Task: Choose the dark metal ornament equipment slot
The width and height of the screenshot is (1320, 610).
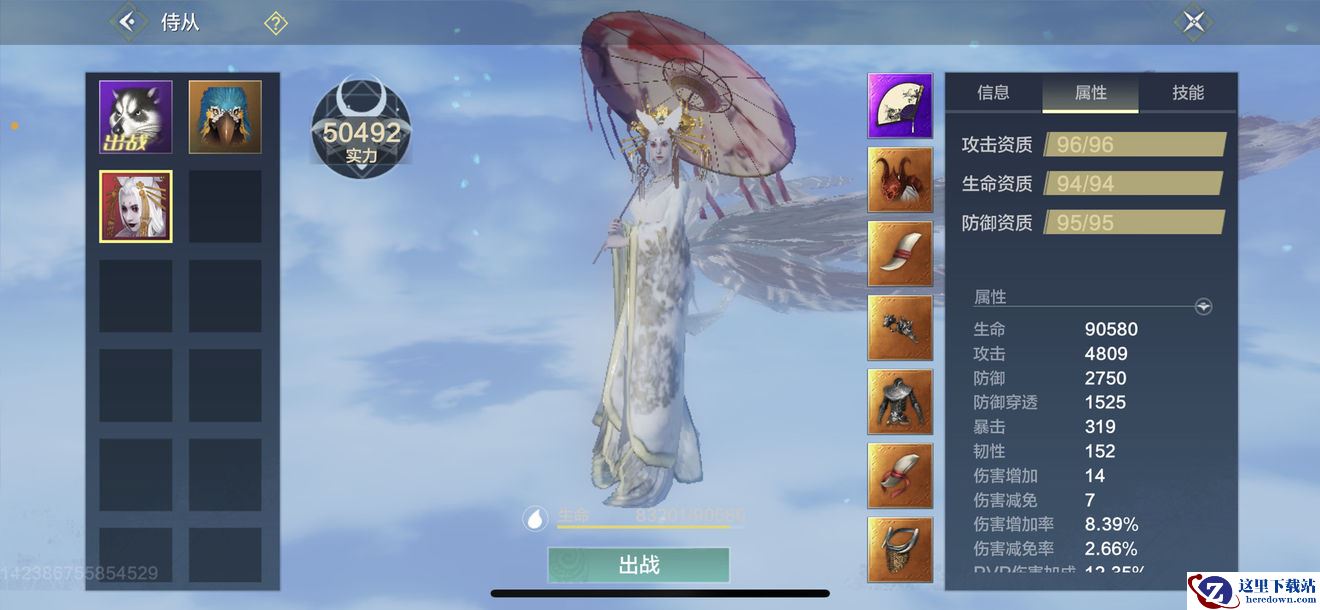Action: pos(900,328)
